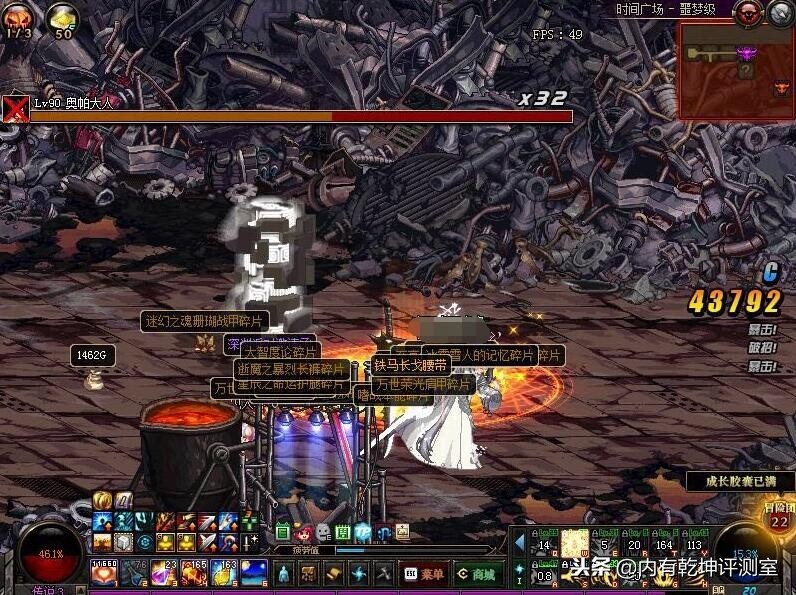Select the red boss skull icon above minimap
Image resolution: width=796 pixels, height=595 pixels.
(x=747, y=12)
